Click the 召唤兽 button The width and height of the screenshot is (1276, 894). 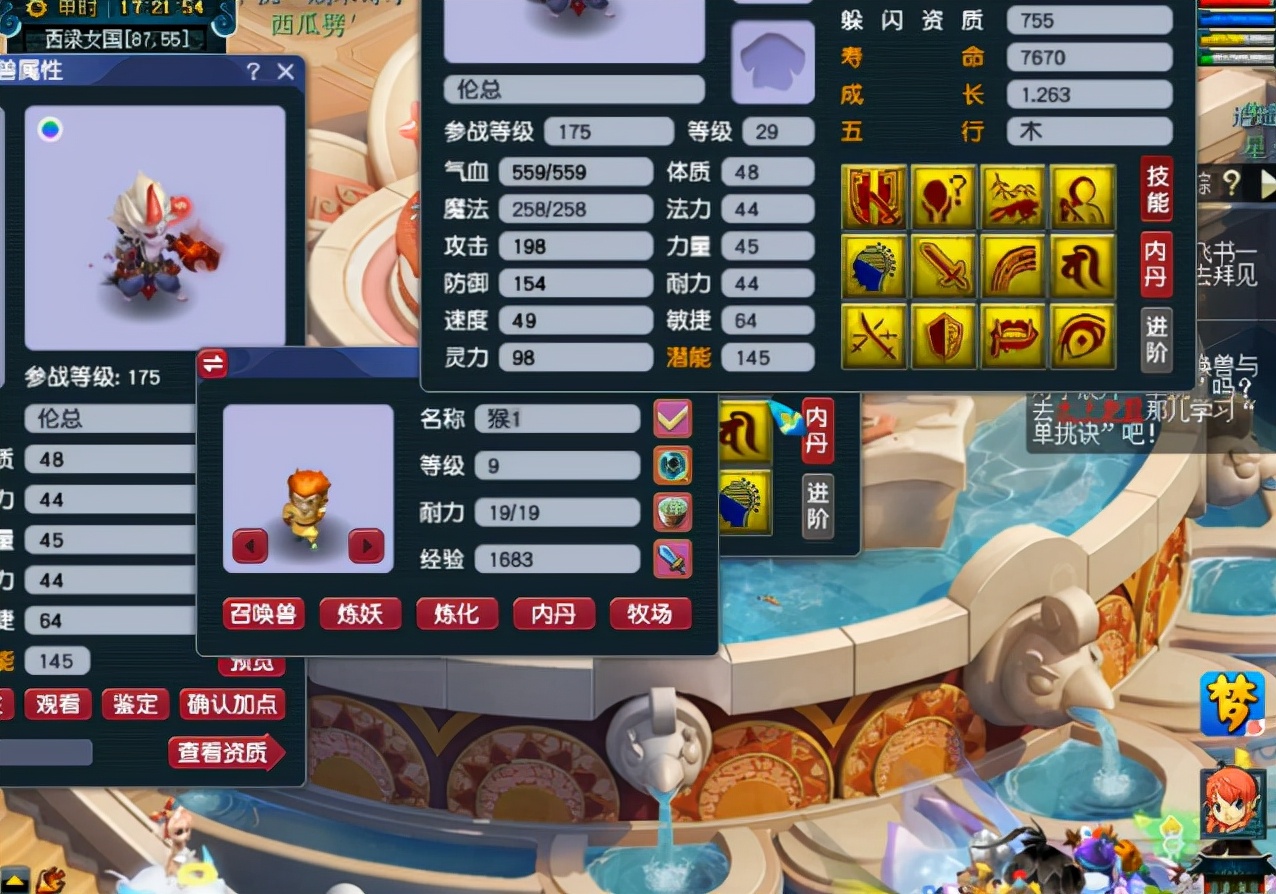coord(263,613)
